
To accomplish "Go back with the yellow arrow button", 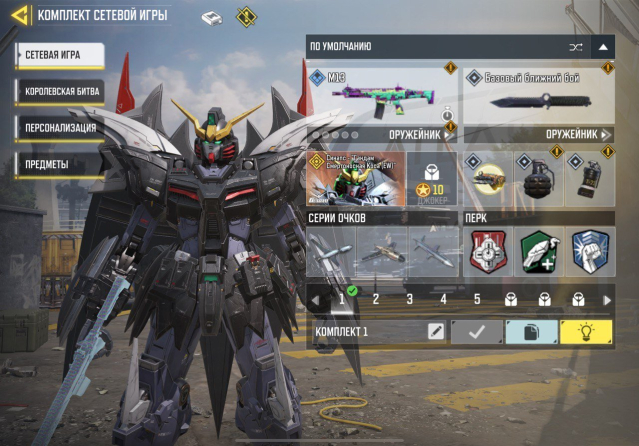I will [x=19, y=15].
